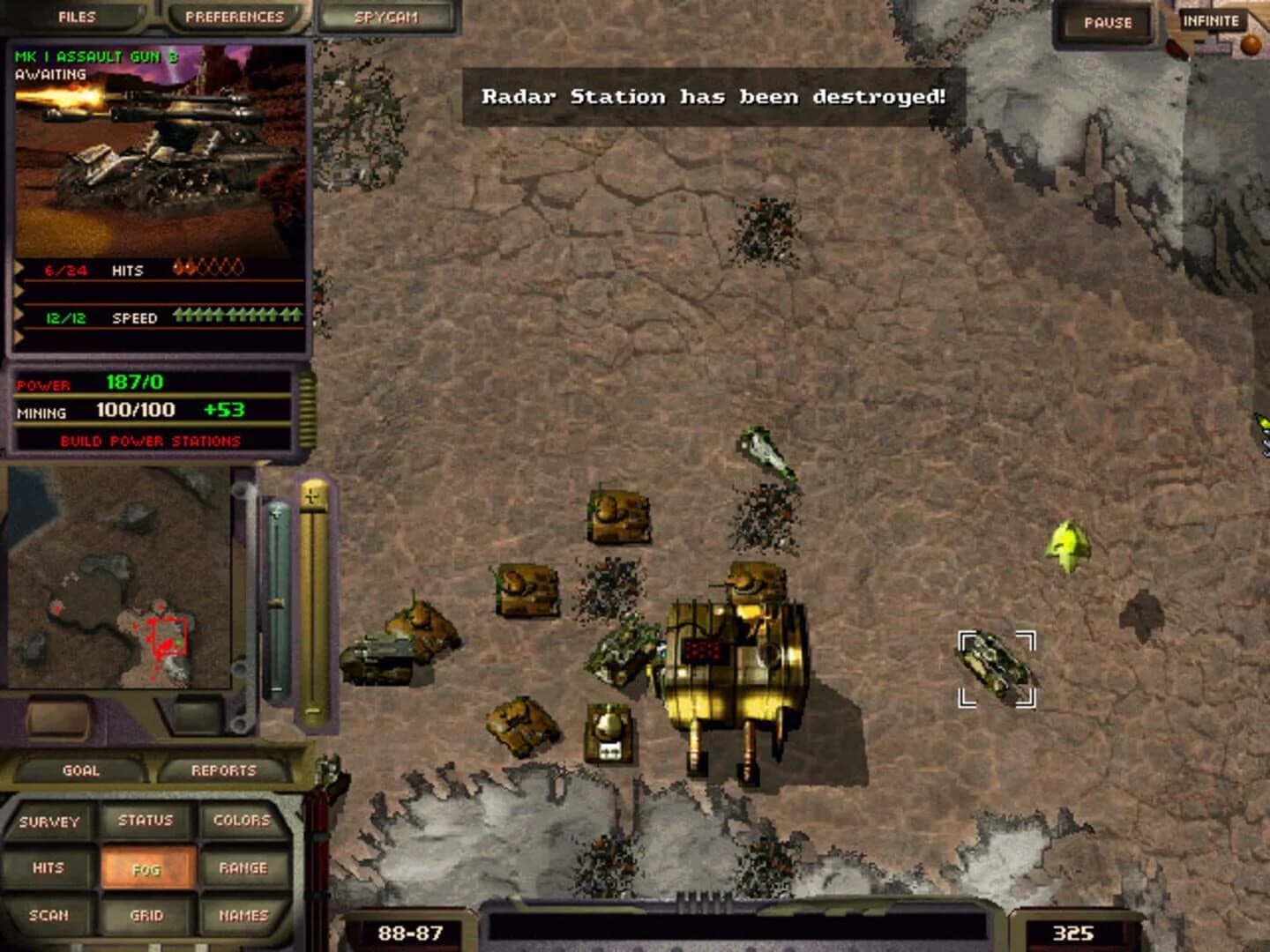The image size is (1270, 952).
Task: Toggle the Range display mode
Action: pos(243,866)
